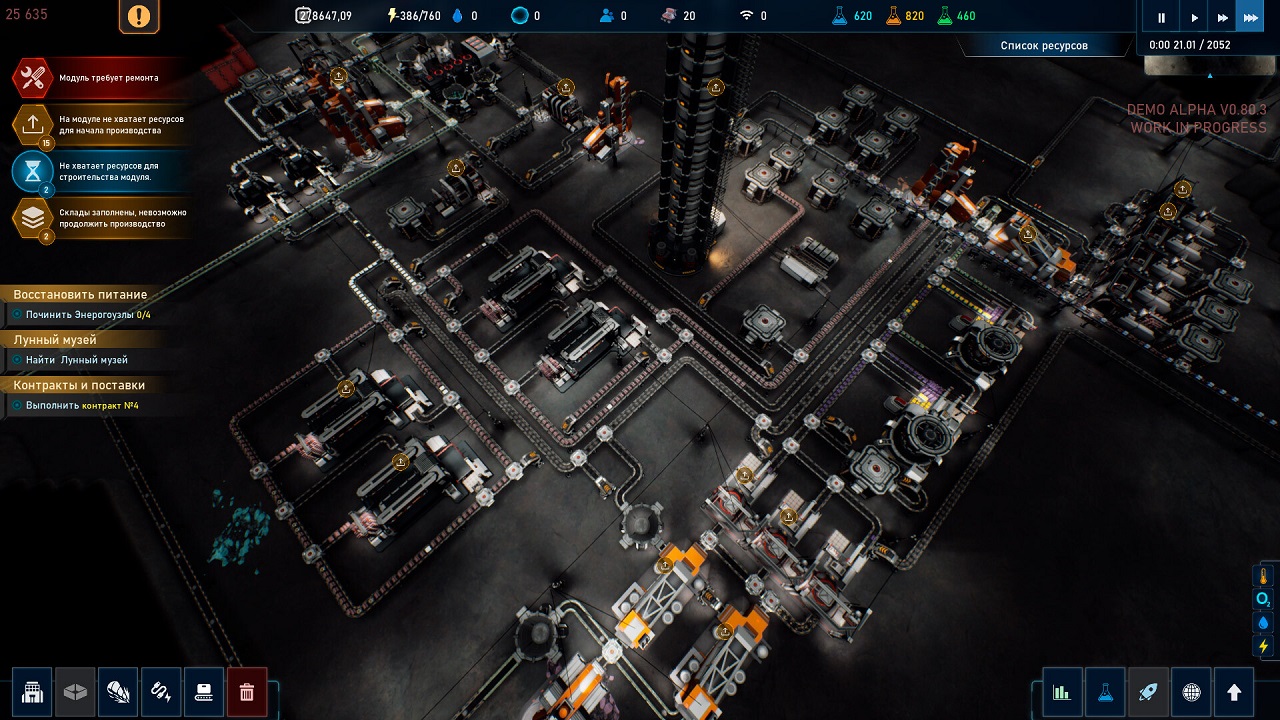Viewport: 1280px width, 720px height.
Task: Select the triple fast-forward speed
Action: click(x=1250, y=17)
